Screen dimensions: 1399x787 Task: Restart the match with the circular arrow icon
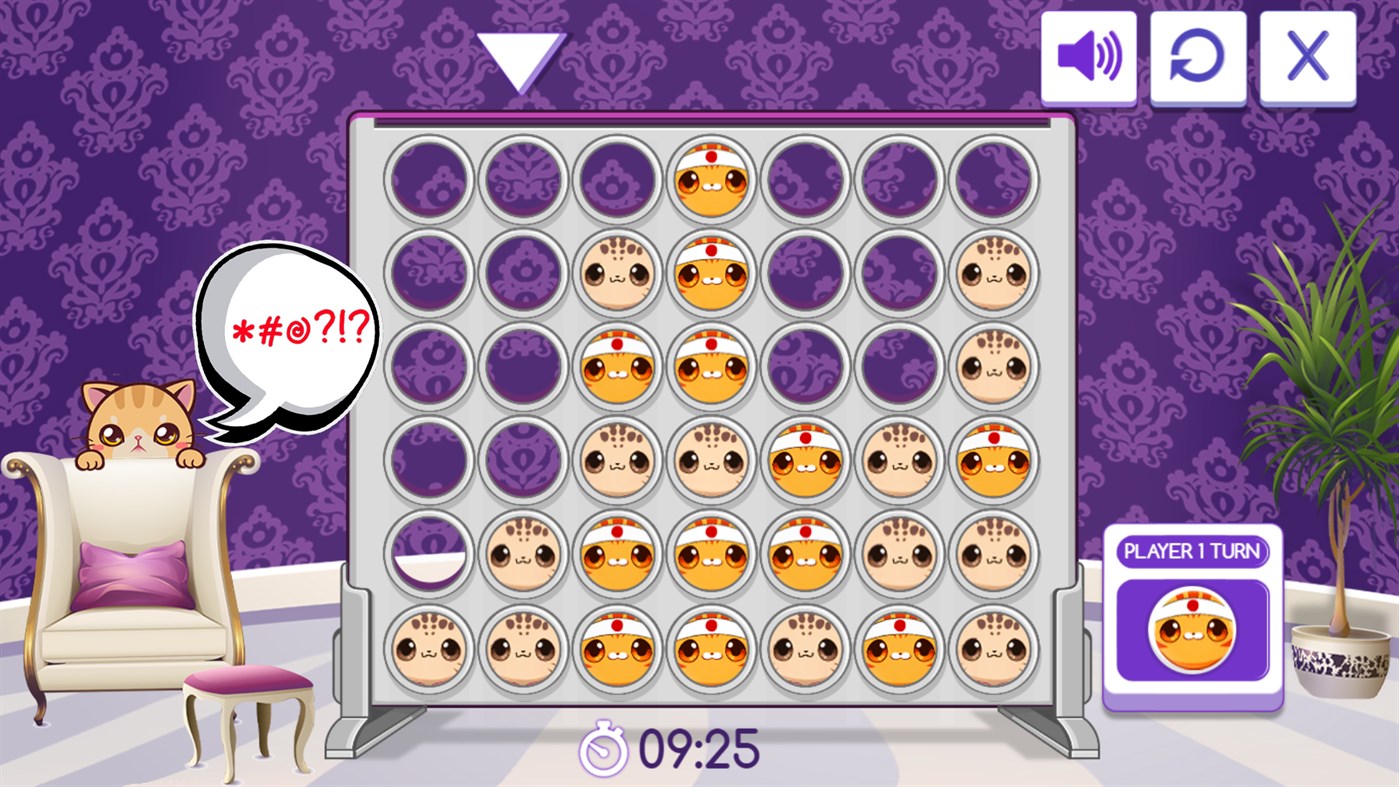(1198, 57)
